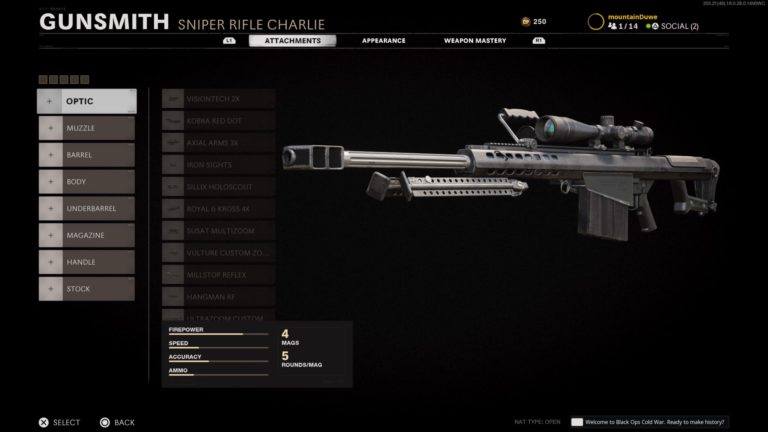The width and height of the screenshot is (768, 432).
Task: Choose the Muzzle attachment slot
Action: (86, 128)
